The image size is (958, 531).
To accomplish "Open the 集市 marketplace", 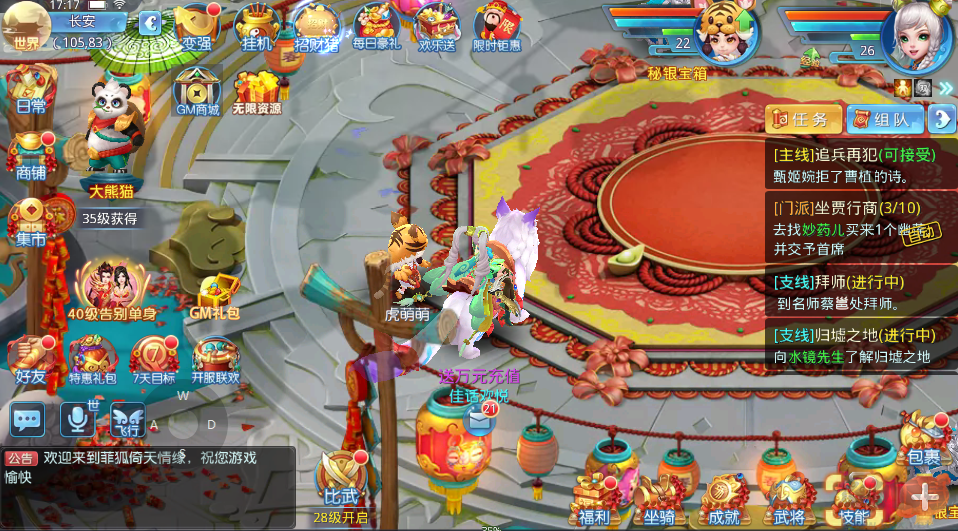I will tap(31, 221).
